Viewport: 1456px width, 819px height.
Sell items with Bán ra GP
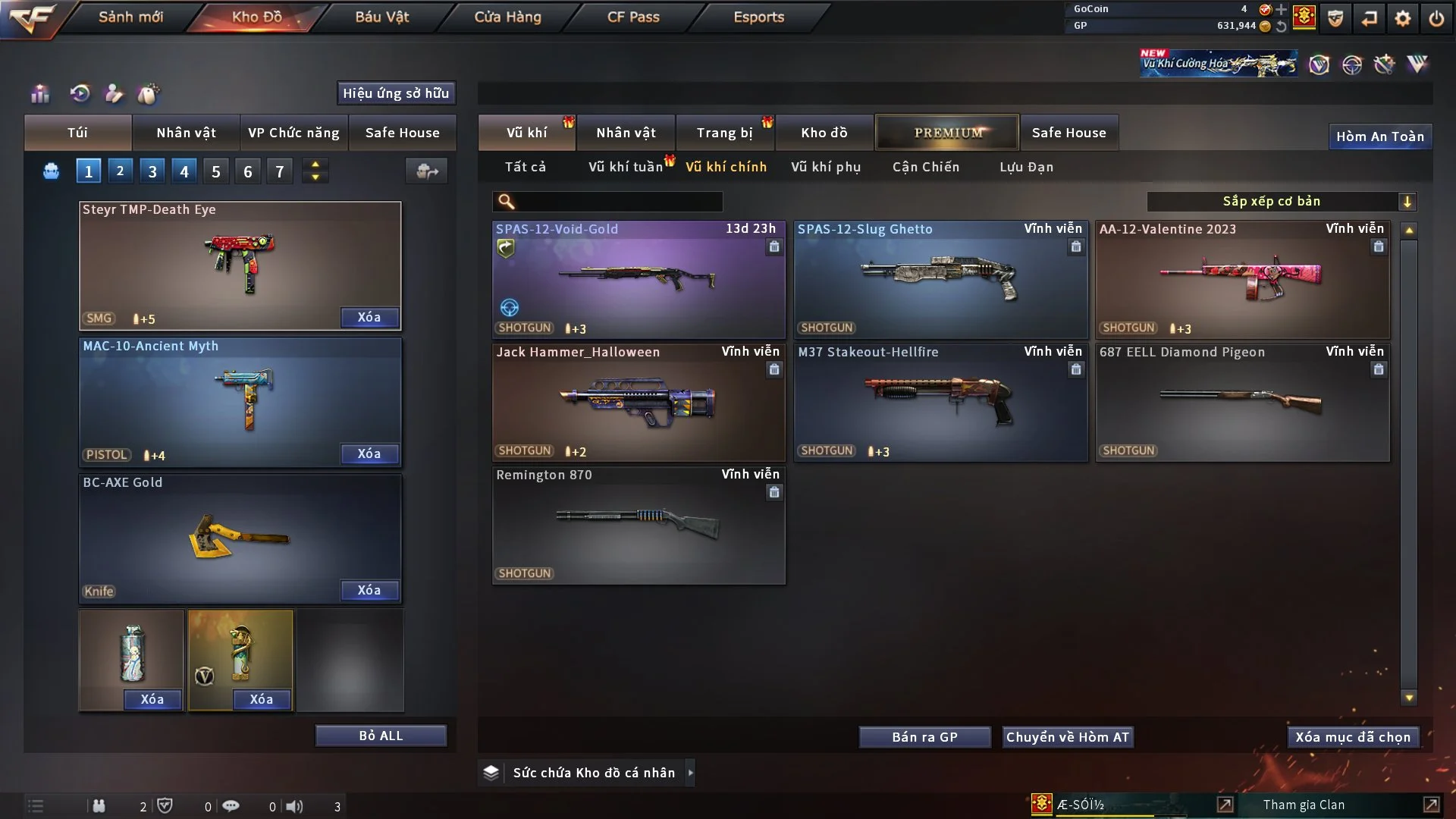(x=924, y=737)
